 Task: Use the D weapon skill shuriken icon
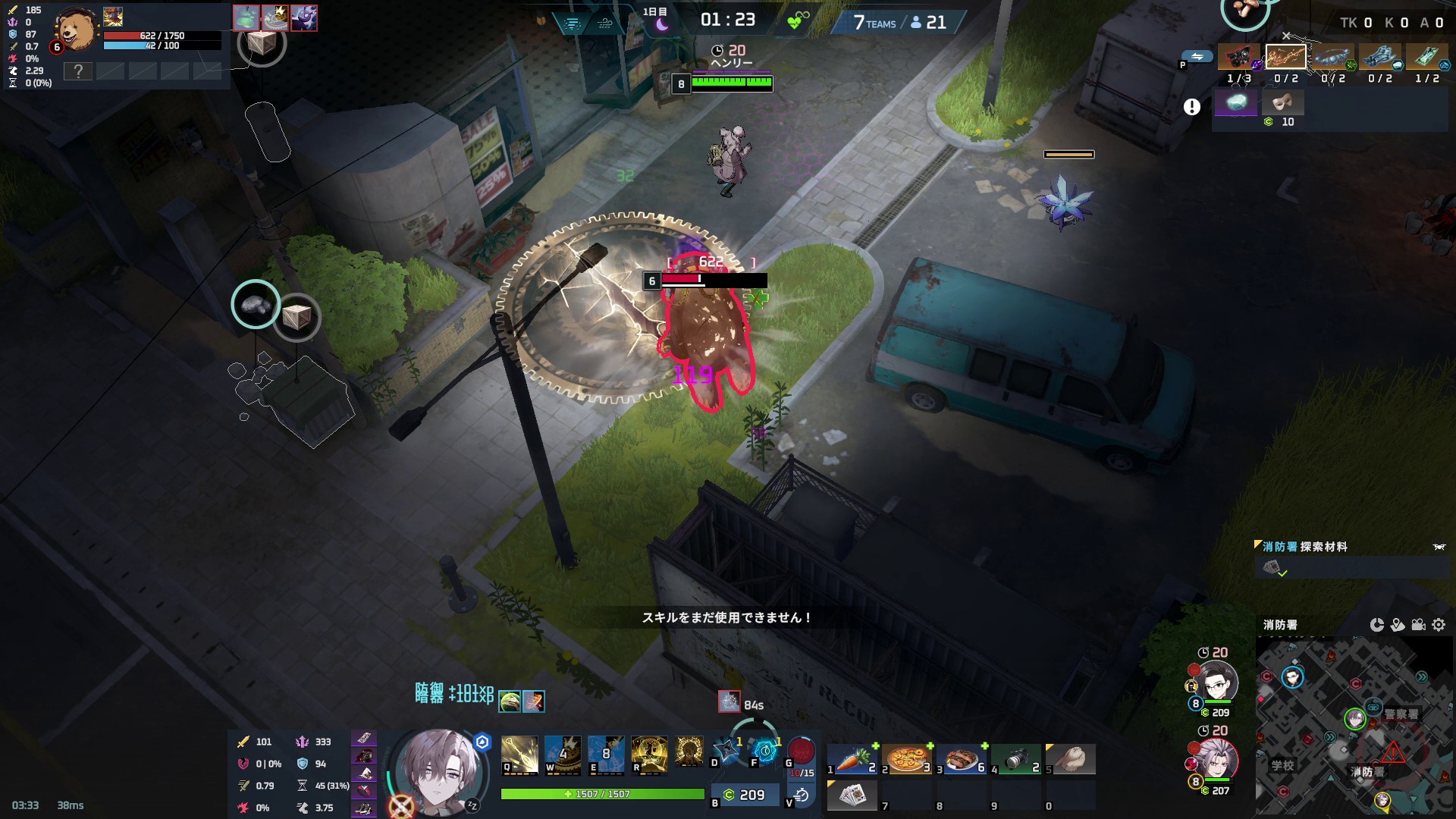726,749
